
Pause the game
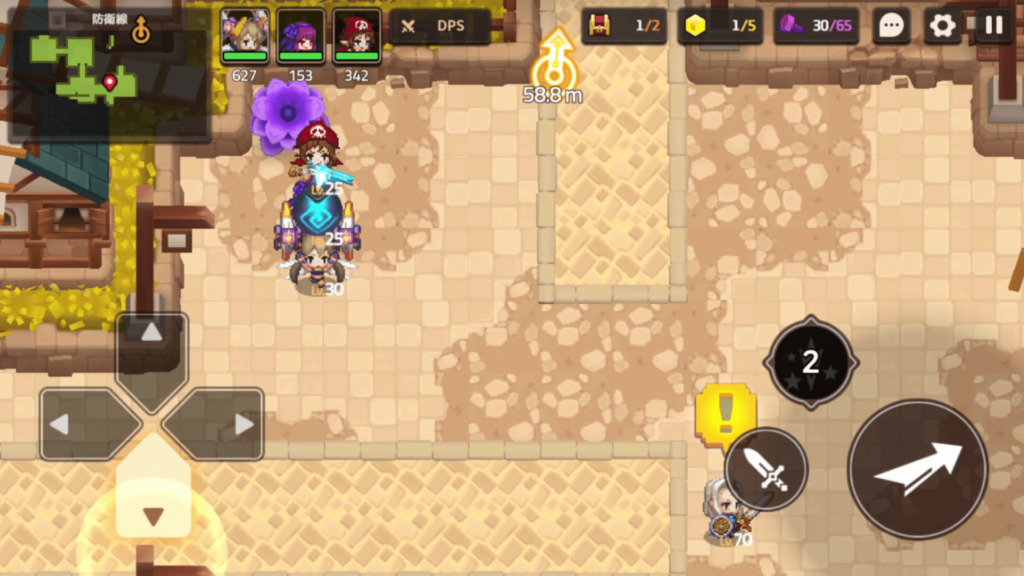click(994, 26)
